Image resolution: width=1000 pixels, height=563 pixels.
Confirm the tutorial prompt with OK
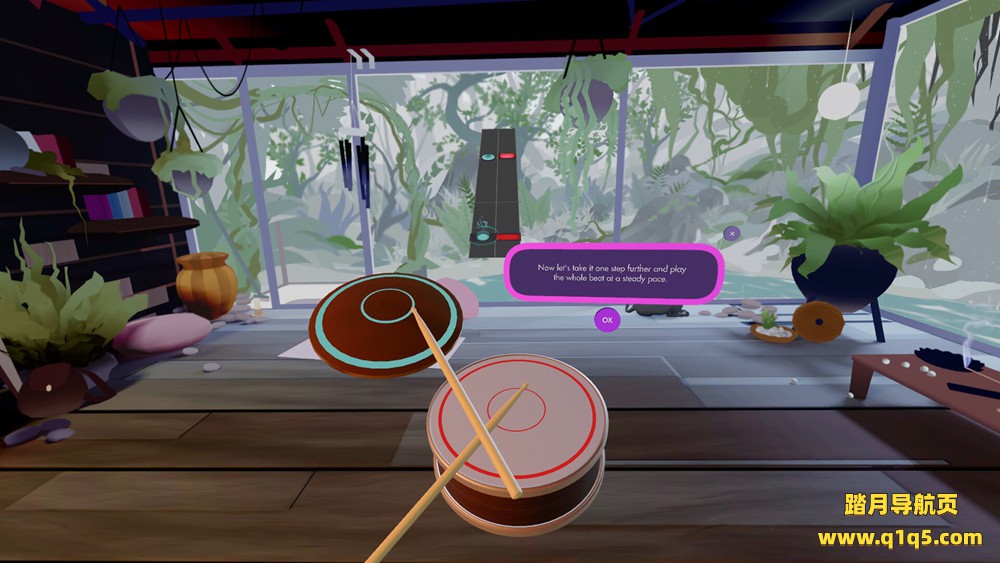(606, 320)
